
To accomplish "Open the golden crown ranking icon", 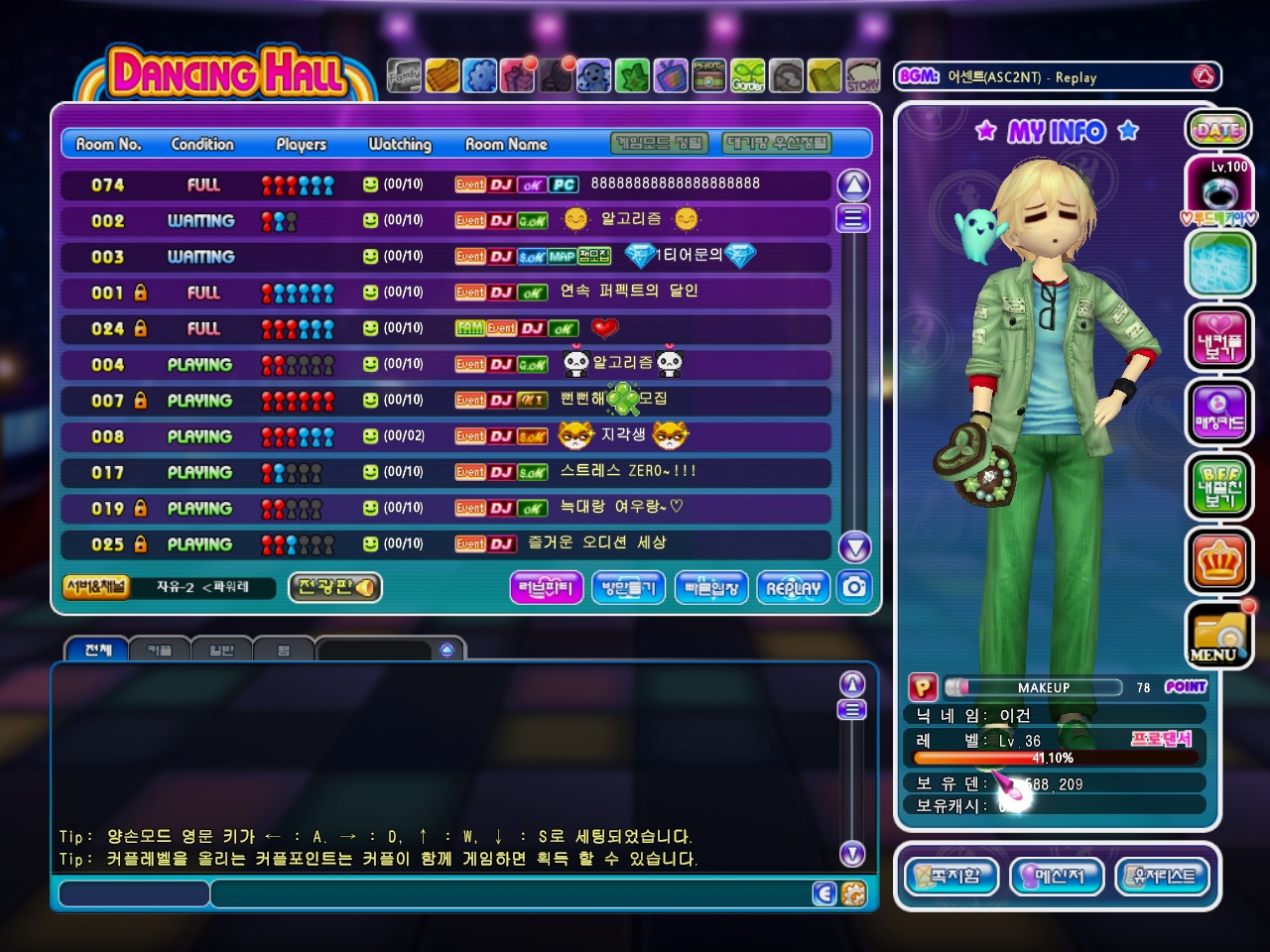I will click(x=1218, y=561).
